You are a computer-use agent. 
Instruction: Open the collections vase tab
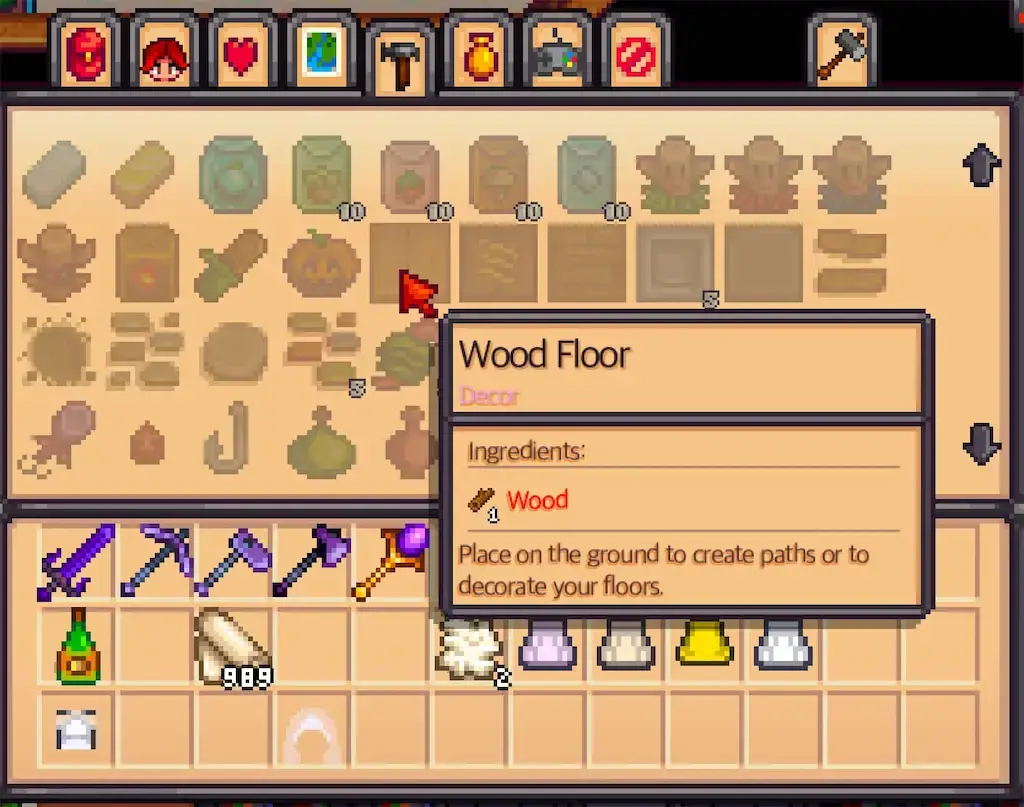click(481, 54)
